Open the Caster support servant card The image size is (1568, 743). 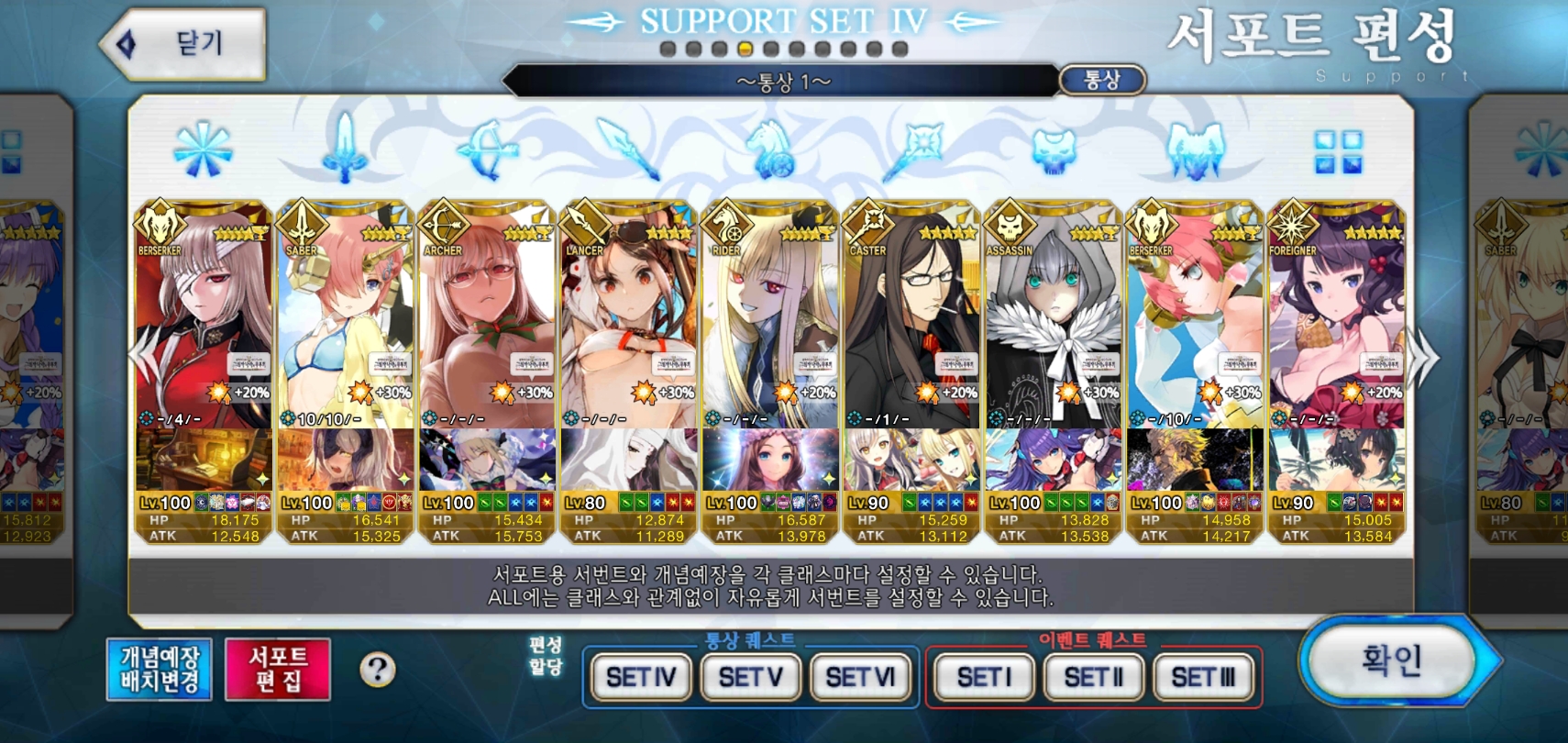click(x=911, y=321)
